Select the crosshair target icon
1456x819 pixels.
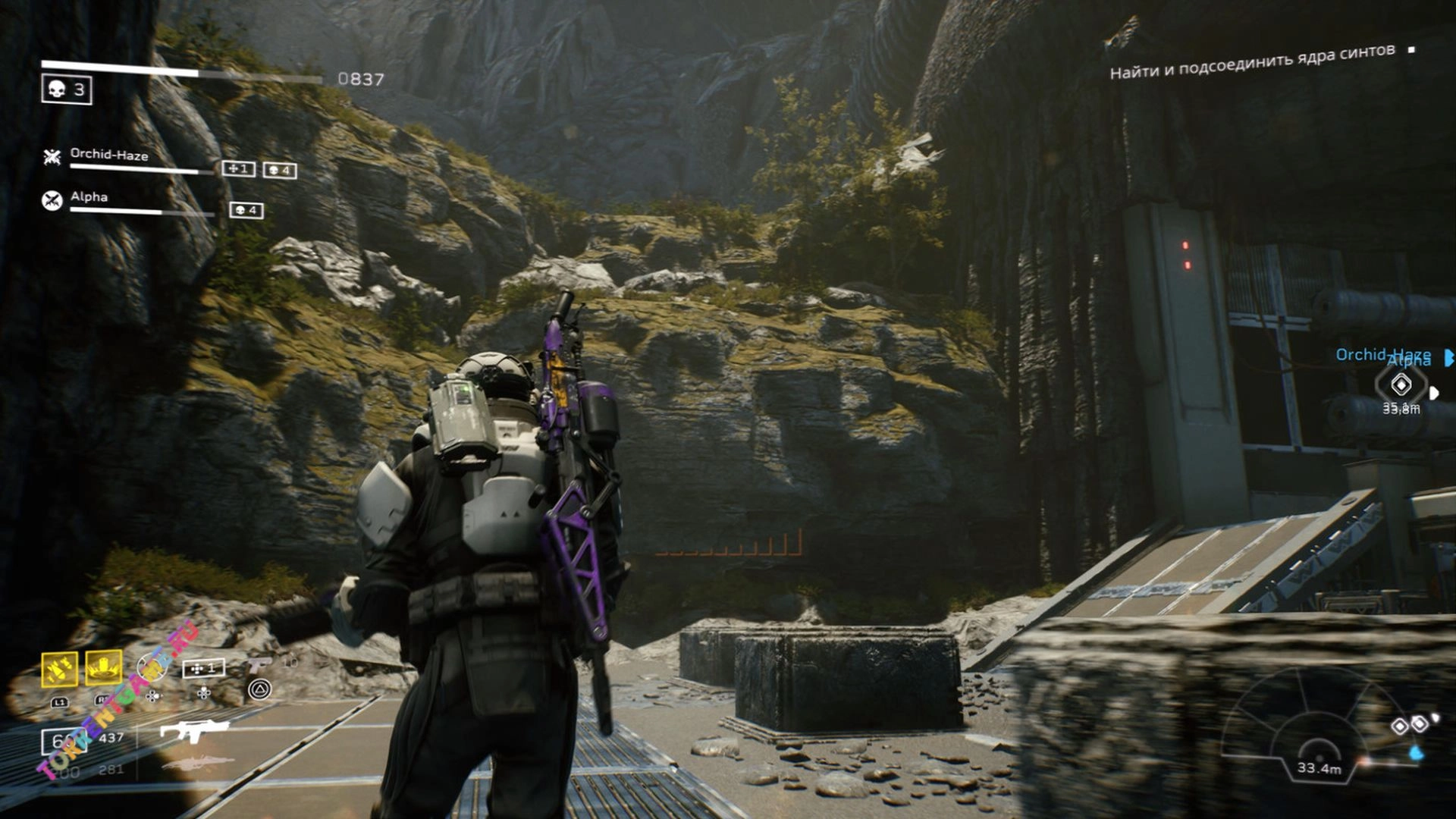click(x=150, y=668)
